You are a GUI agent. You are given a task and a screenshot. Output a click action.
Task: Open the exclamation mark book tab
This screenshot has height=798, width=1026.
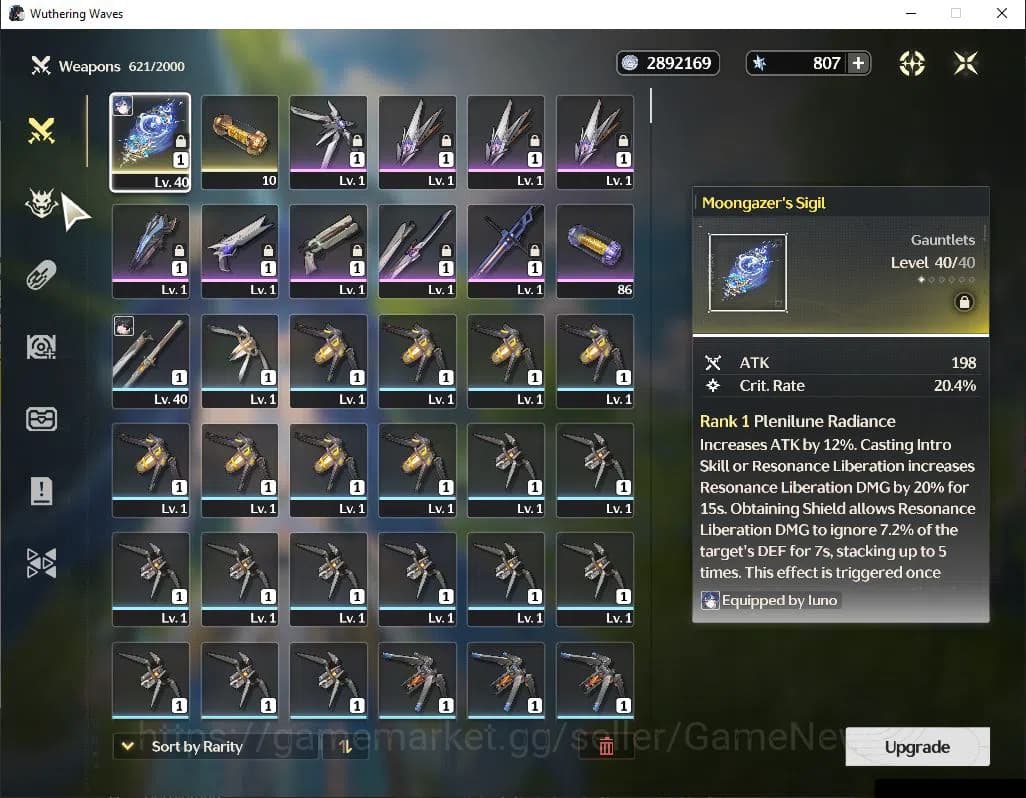41,490
